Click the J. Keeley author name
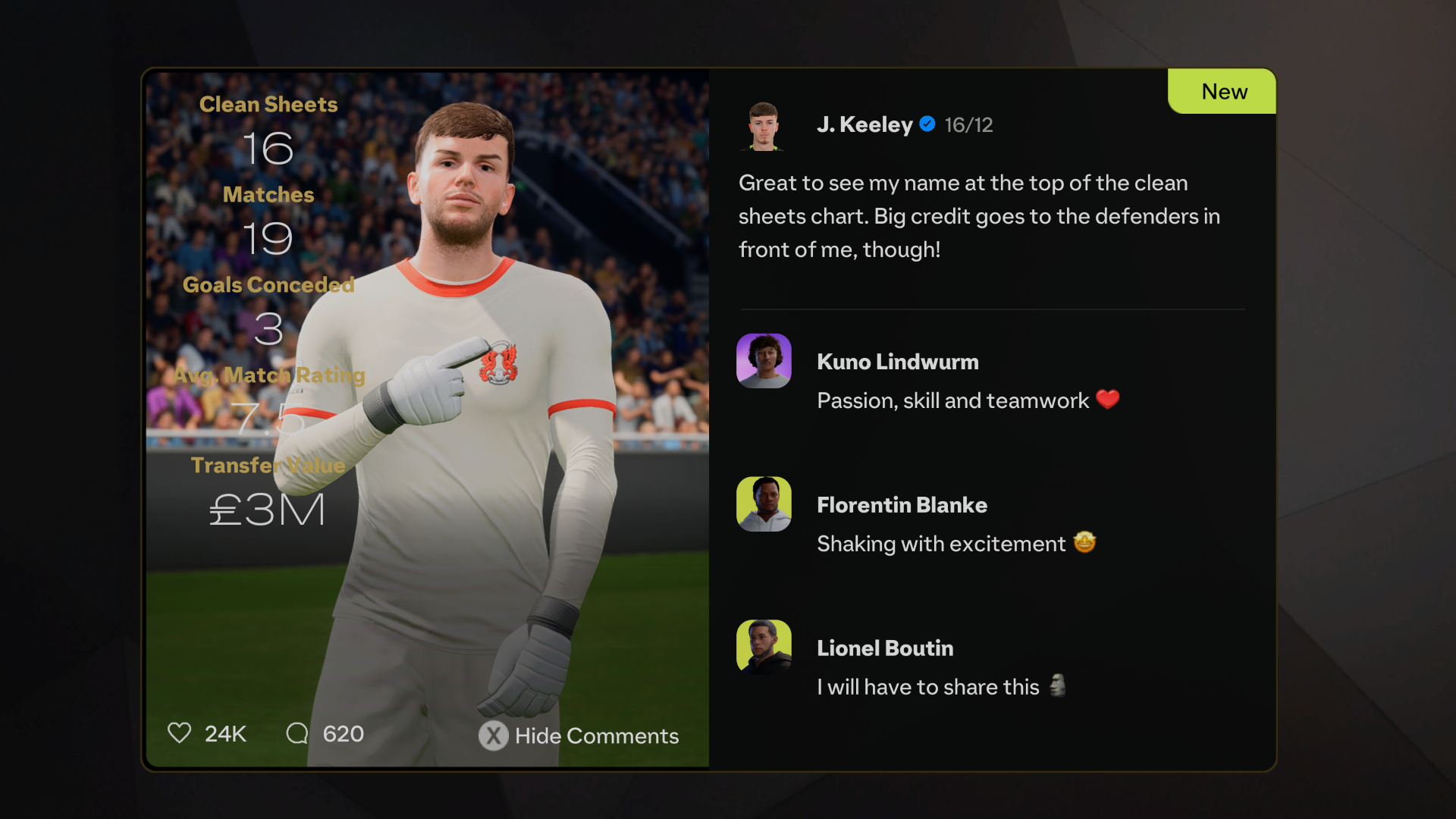 tap(864, 124)
